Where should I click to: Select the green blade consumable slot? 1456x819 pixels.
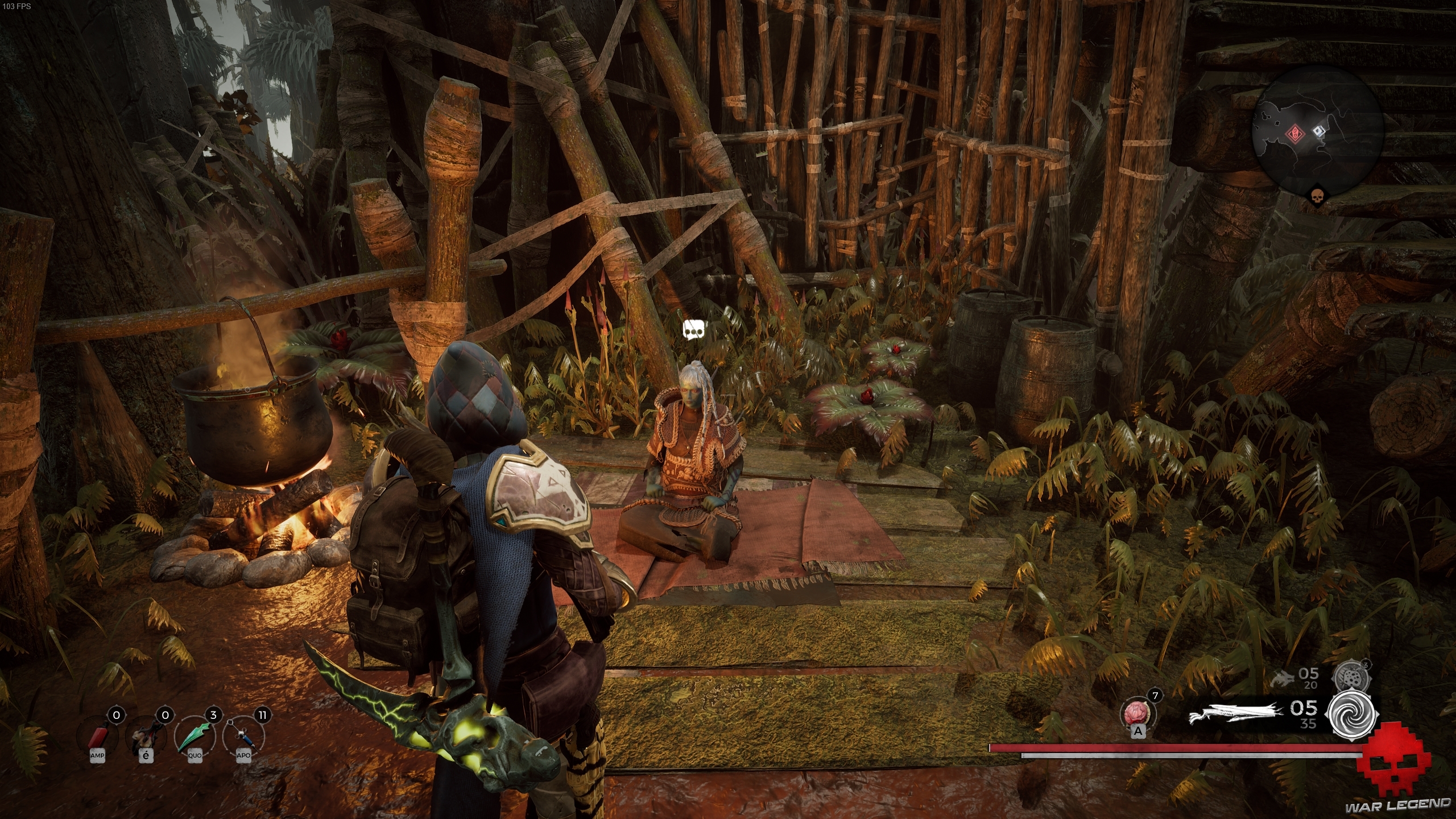point(195,737)
